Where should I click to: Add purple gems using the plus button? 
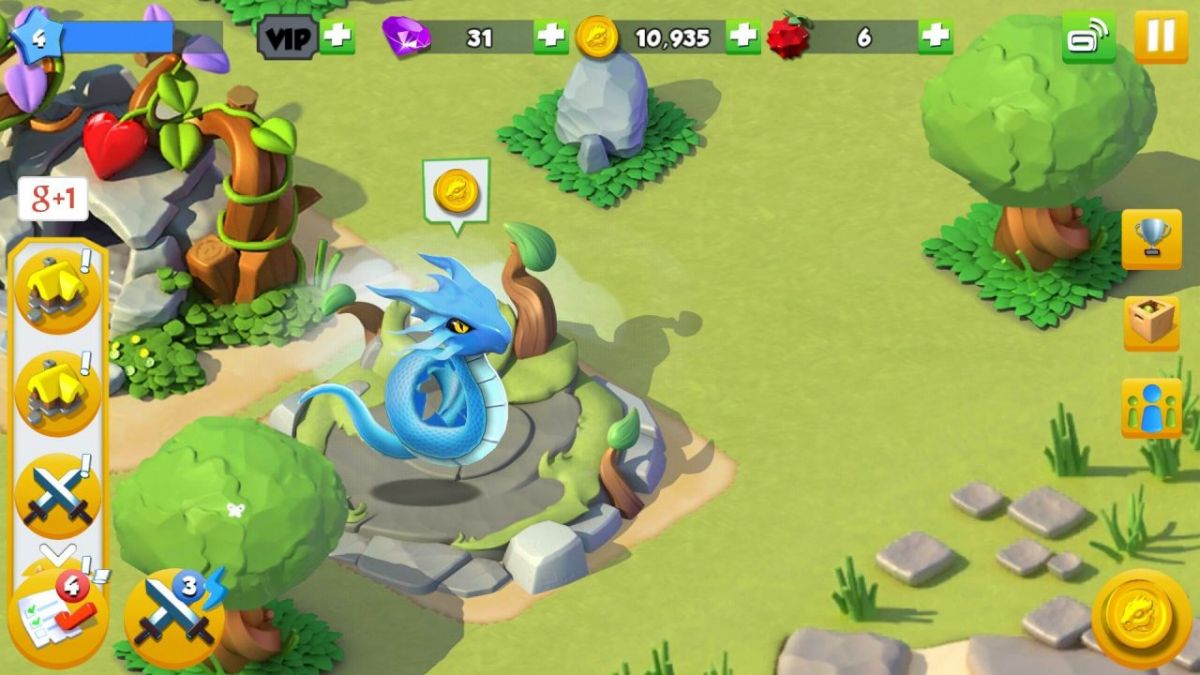click(x=551, y=37)
